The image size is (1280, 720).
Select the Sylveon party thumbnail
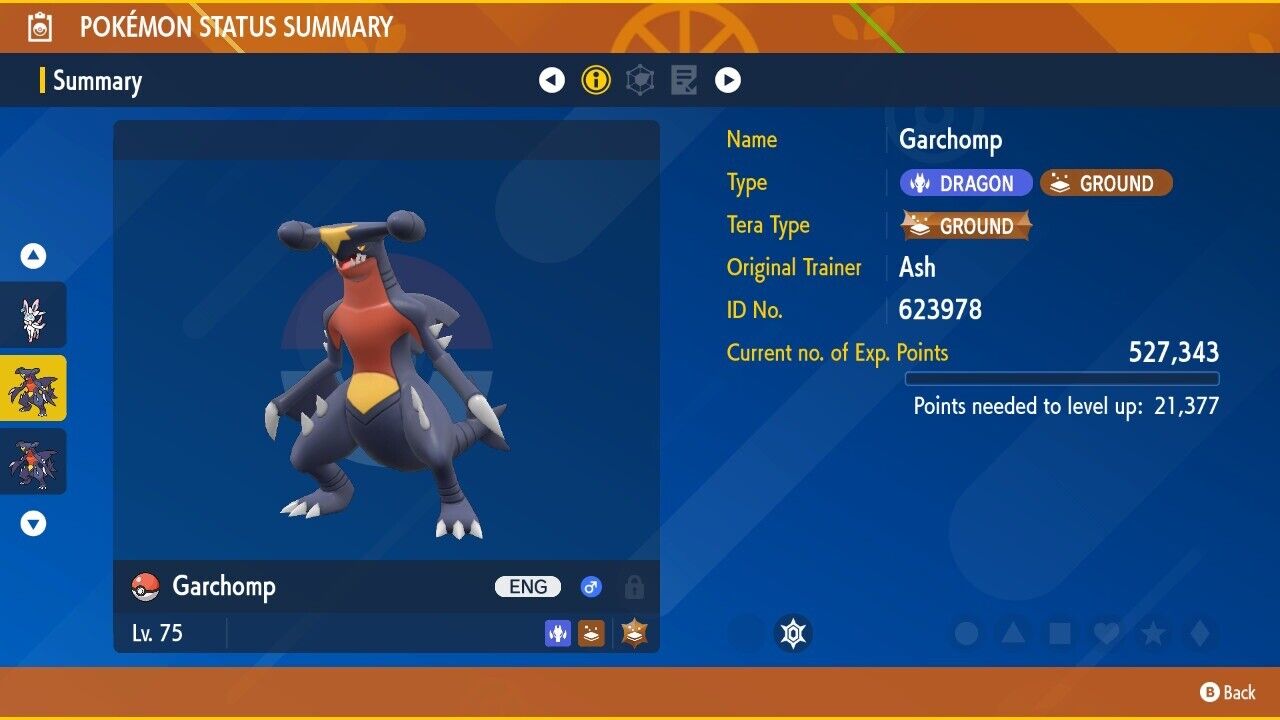(33, 315)
